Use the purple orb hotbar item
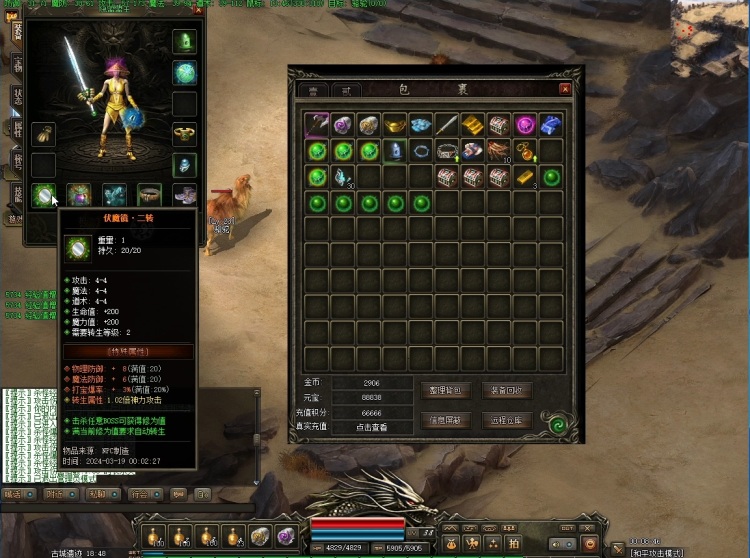The width and height of the screenshot is (750, 558). tap(286, 536)
